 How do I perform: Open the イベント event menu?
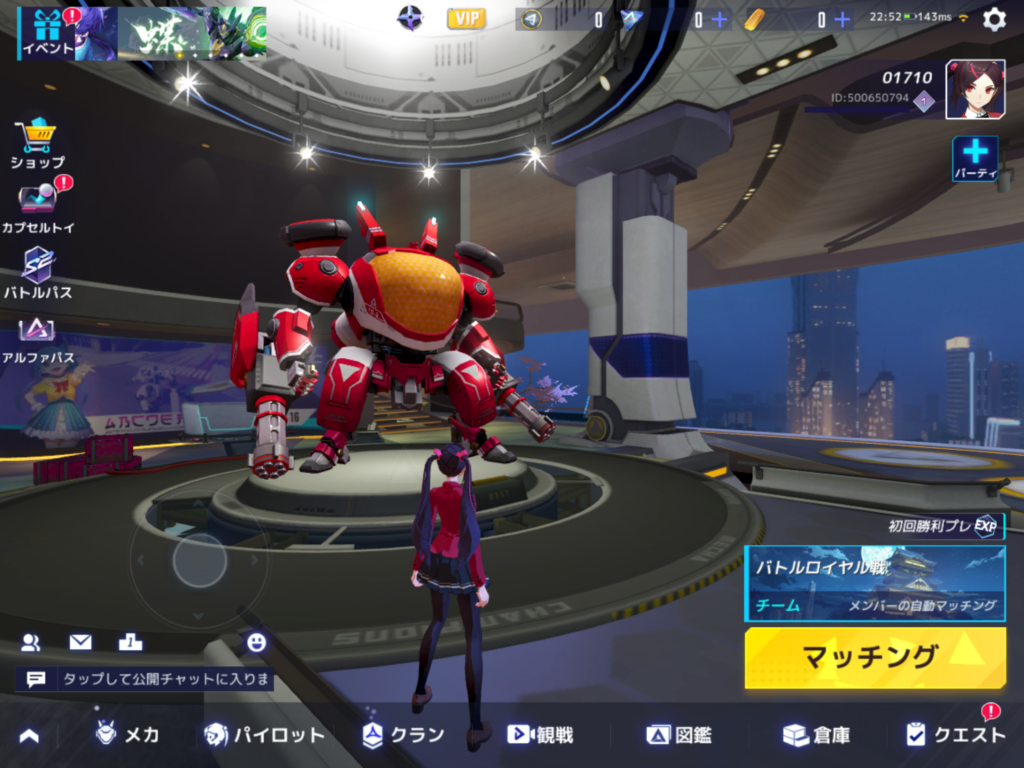pos(46,33)
